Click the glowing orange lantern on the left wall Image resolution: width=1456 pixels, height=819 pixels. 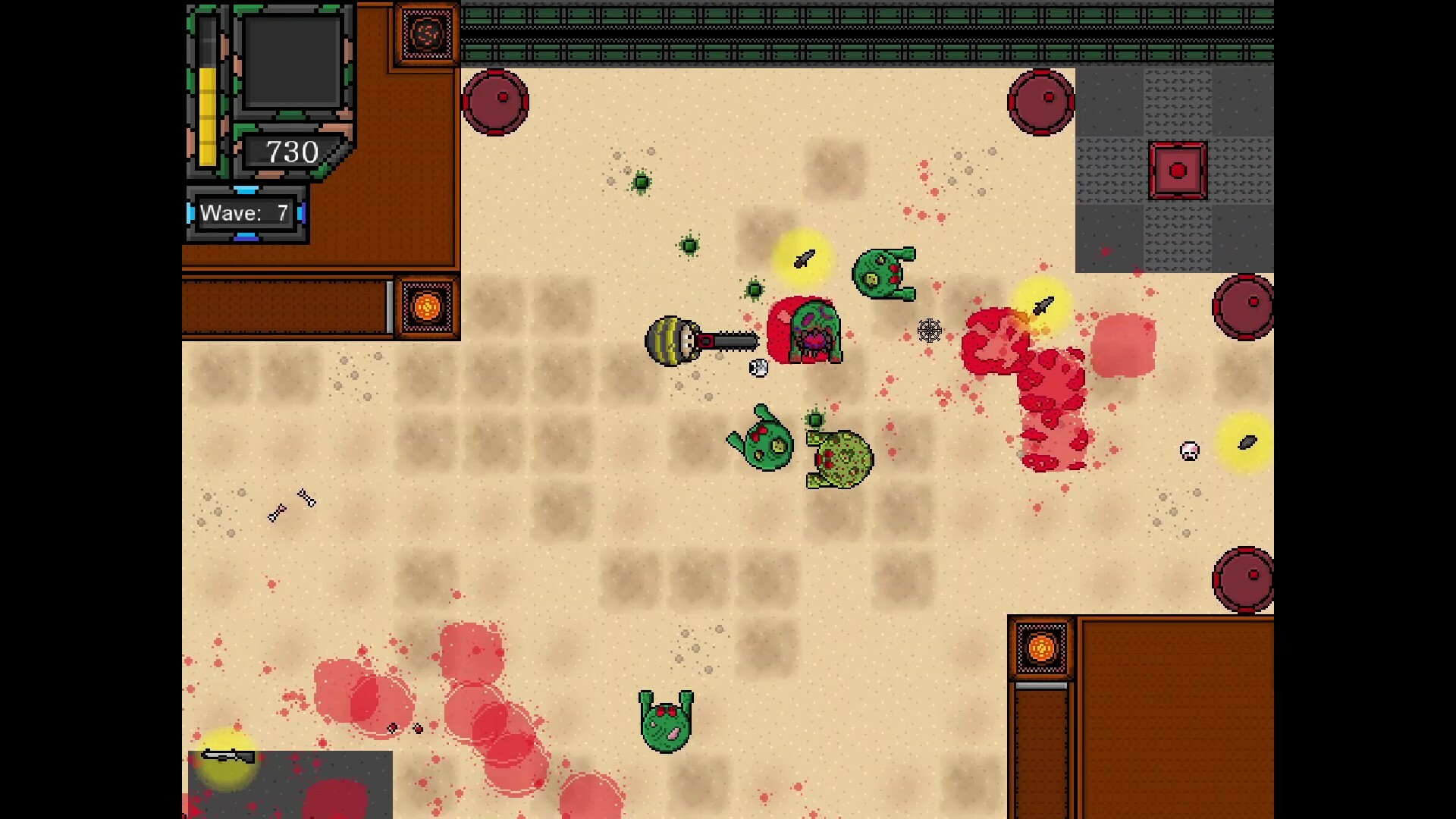tap(428, 306)
